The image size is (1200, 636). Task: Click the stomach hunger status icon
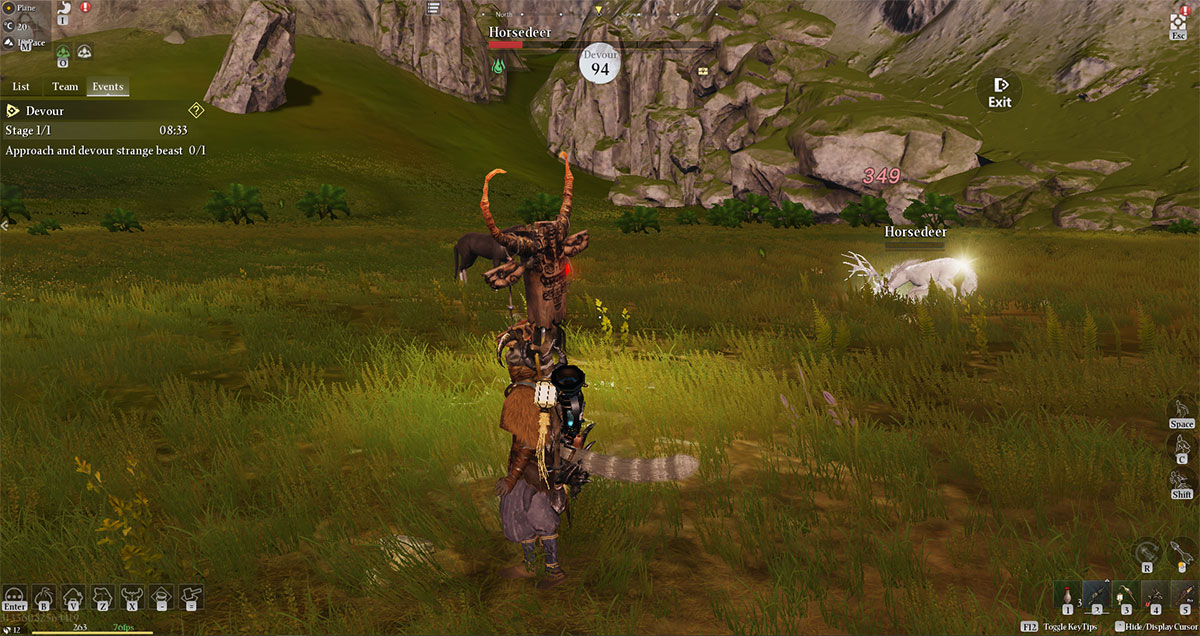click(63, 9)
